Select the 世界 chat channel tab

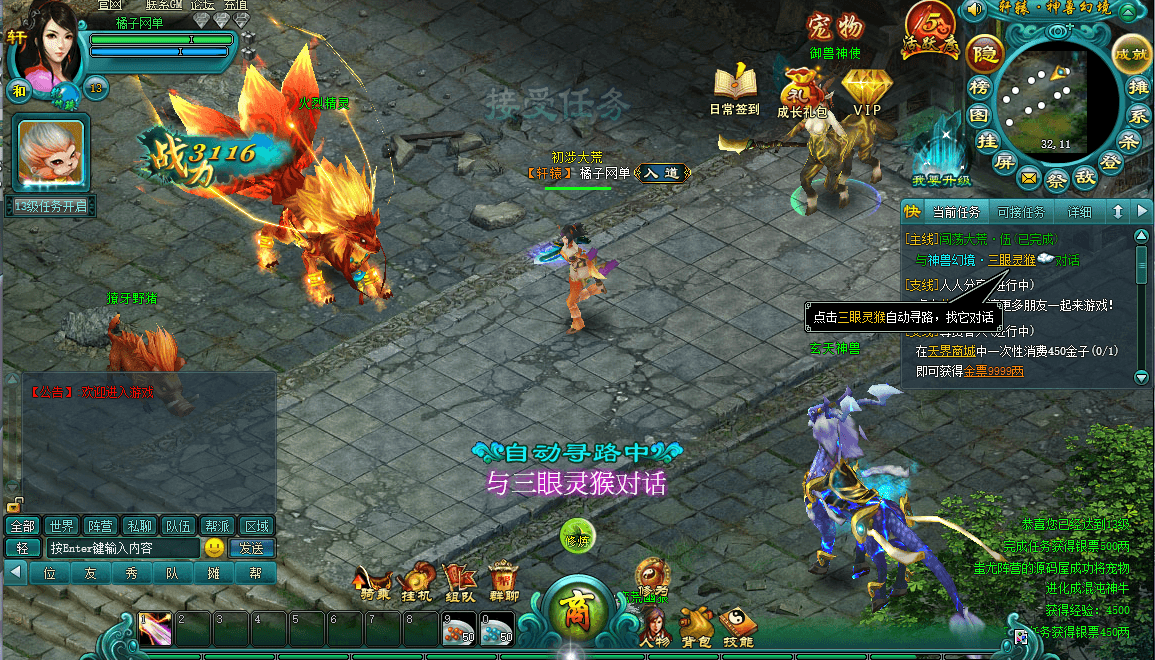[x=61, y=526]
